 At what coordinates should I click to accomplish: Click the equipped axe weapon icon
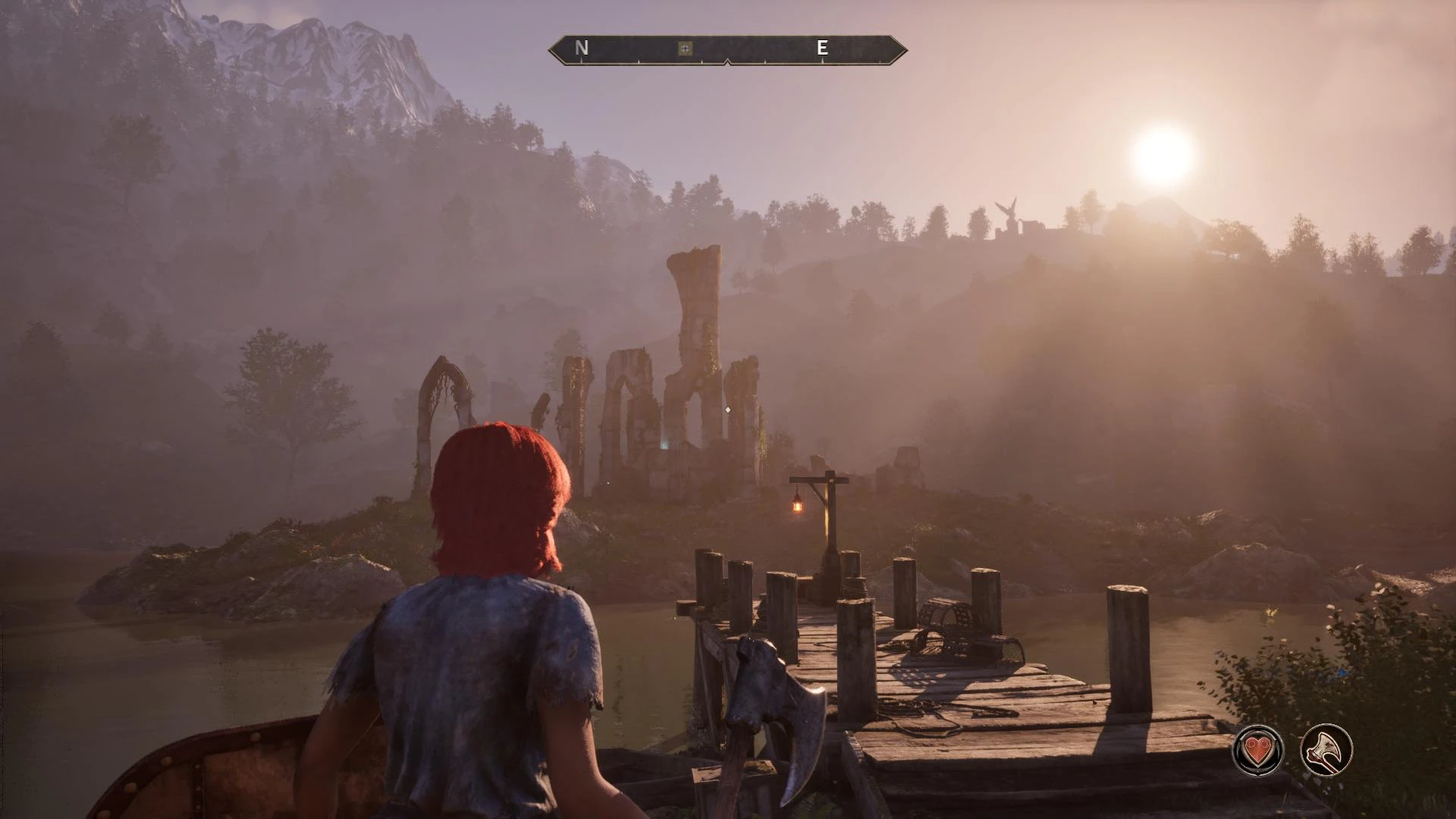1326,750
